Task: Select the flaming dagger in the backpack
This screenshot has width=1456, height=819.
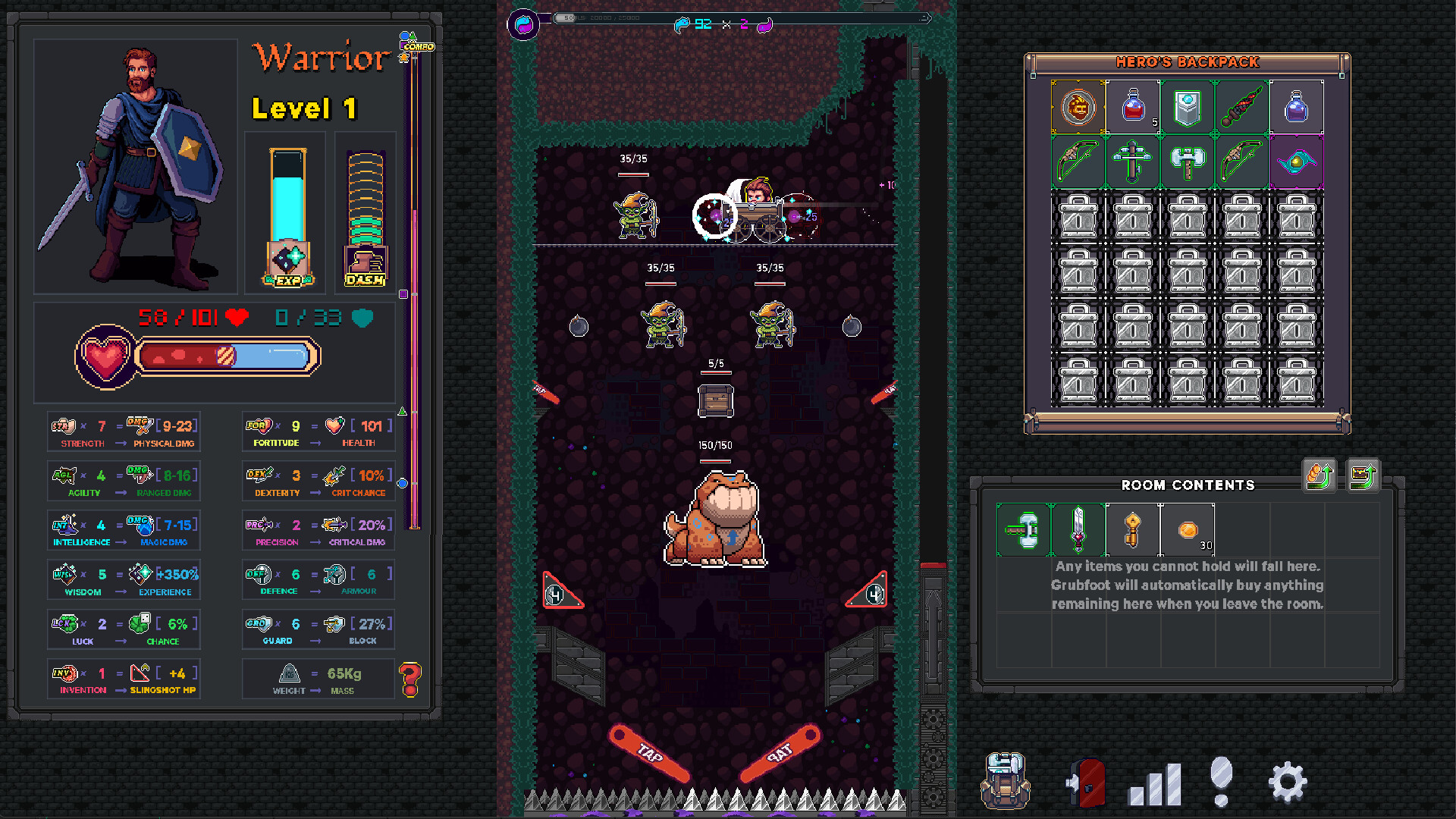Action: pos(1242,107)
